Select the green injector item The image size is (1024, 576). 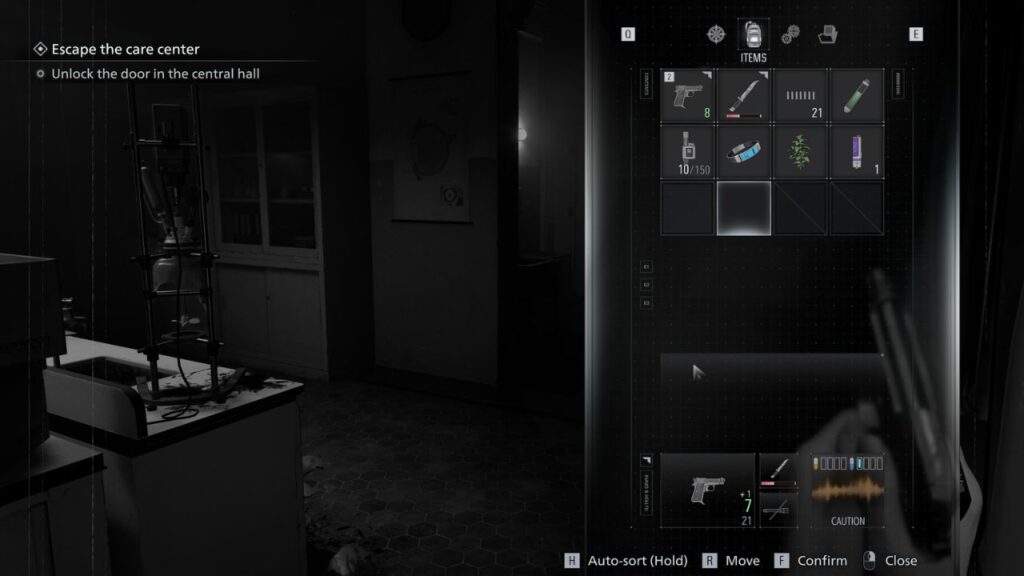[x=857, y=96]
